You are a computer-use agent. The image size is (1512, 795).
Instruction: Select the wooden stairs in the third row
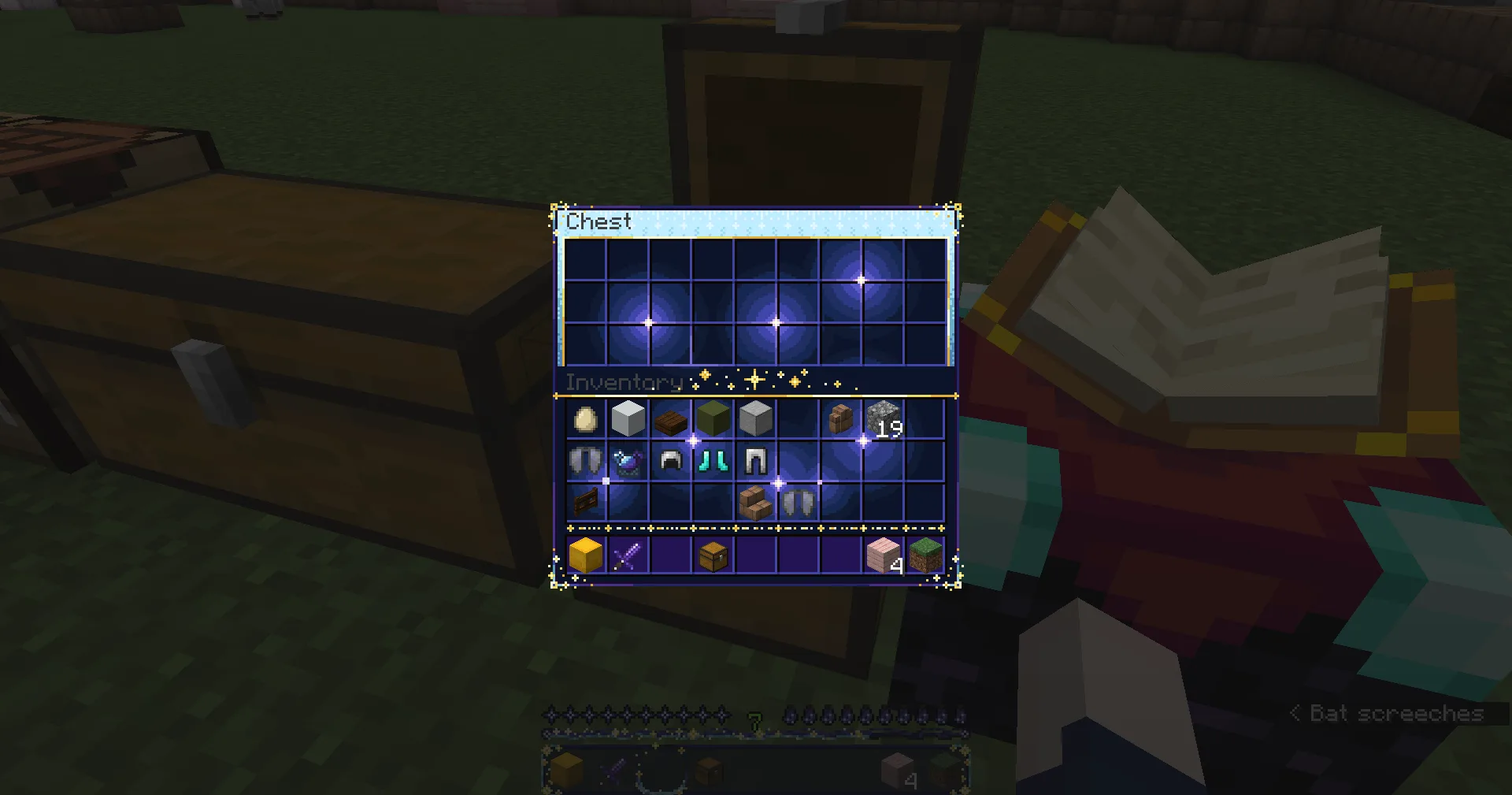point(756,502)
